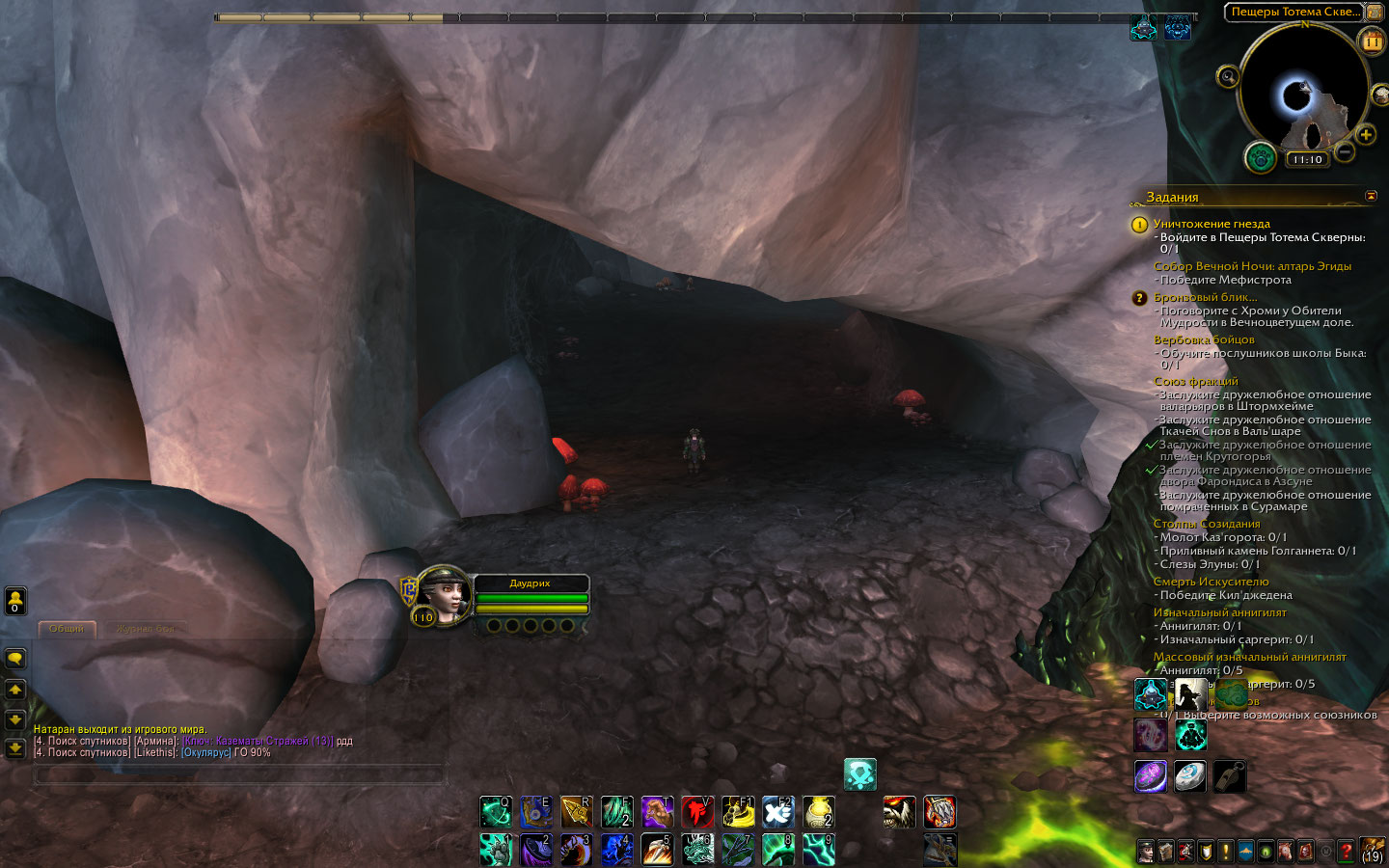This screenshot has height=868, width=1389.
Task: Zoom out the minimap with minus button
Action: [1345, 151]
